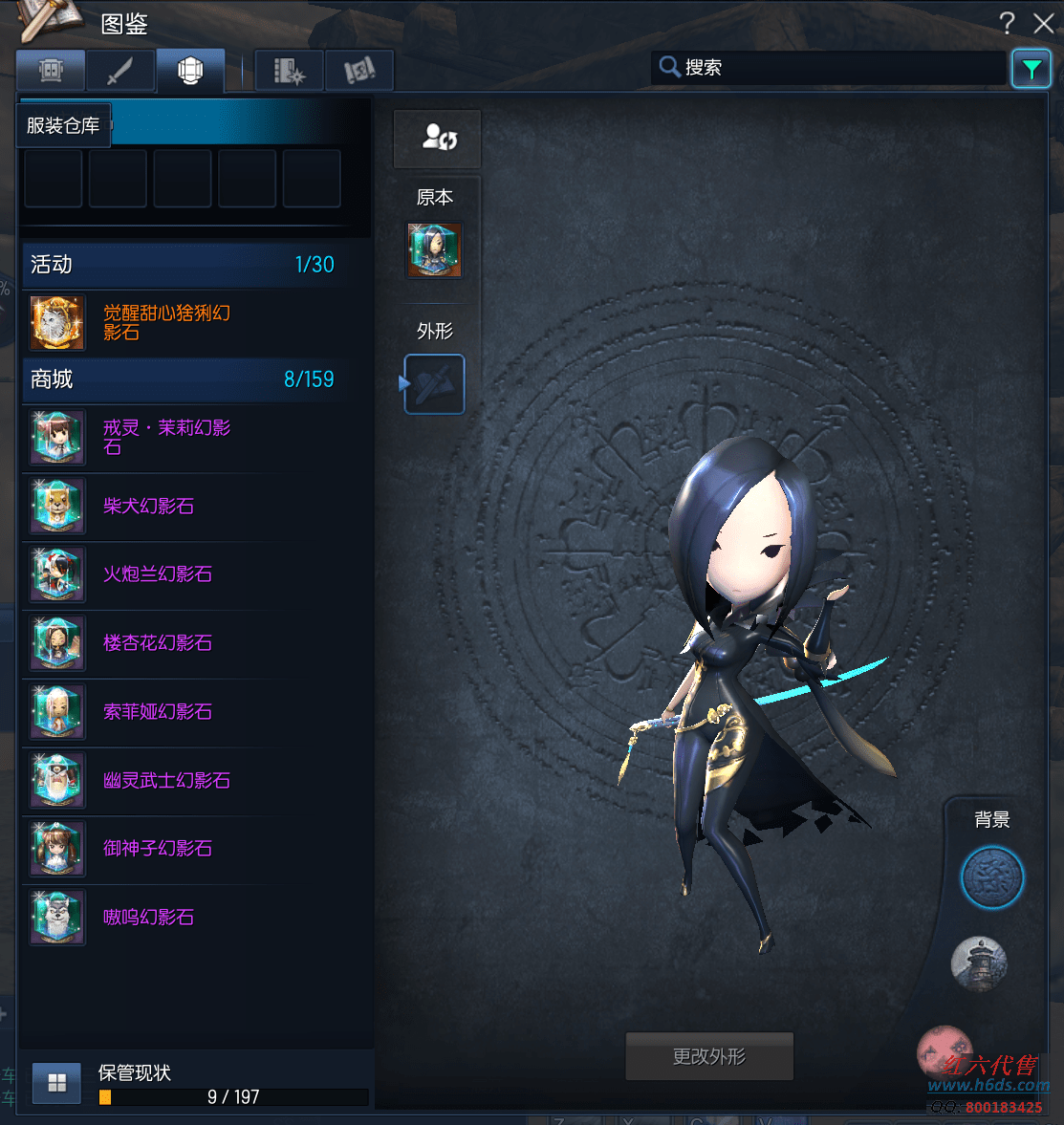Choose 柴犬幻影石 from the list
The width and height of the screenshot is (1064, 1125).
click(x=149, y=507)
